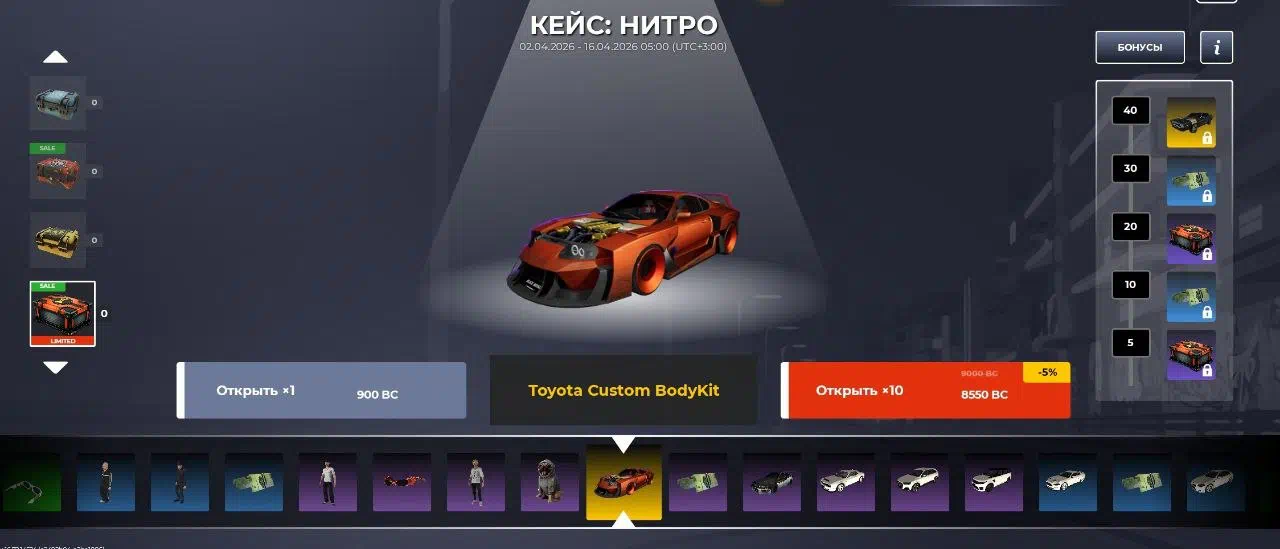
Task: Click the locked case reward at 5
Action: [x=1191, y=355]
